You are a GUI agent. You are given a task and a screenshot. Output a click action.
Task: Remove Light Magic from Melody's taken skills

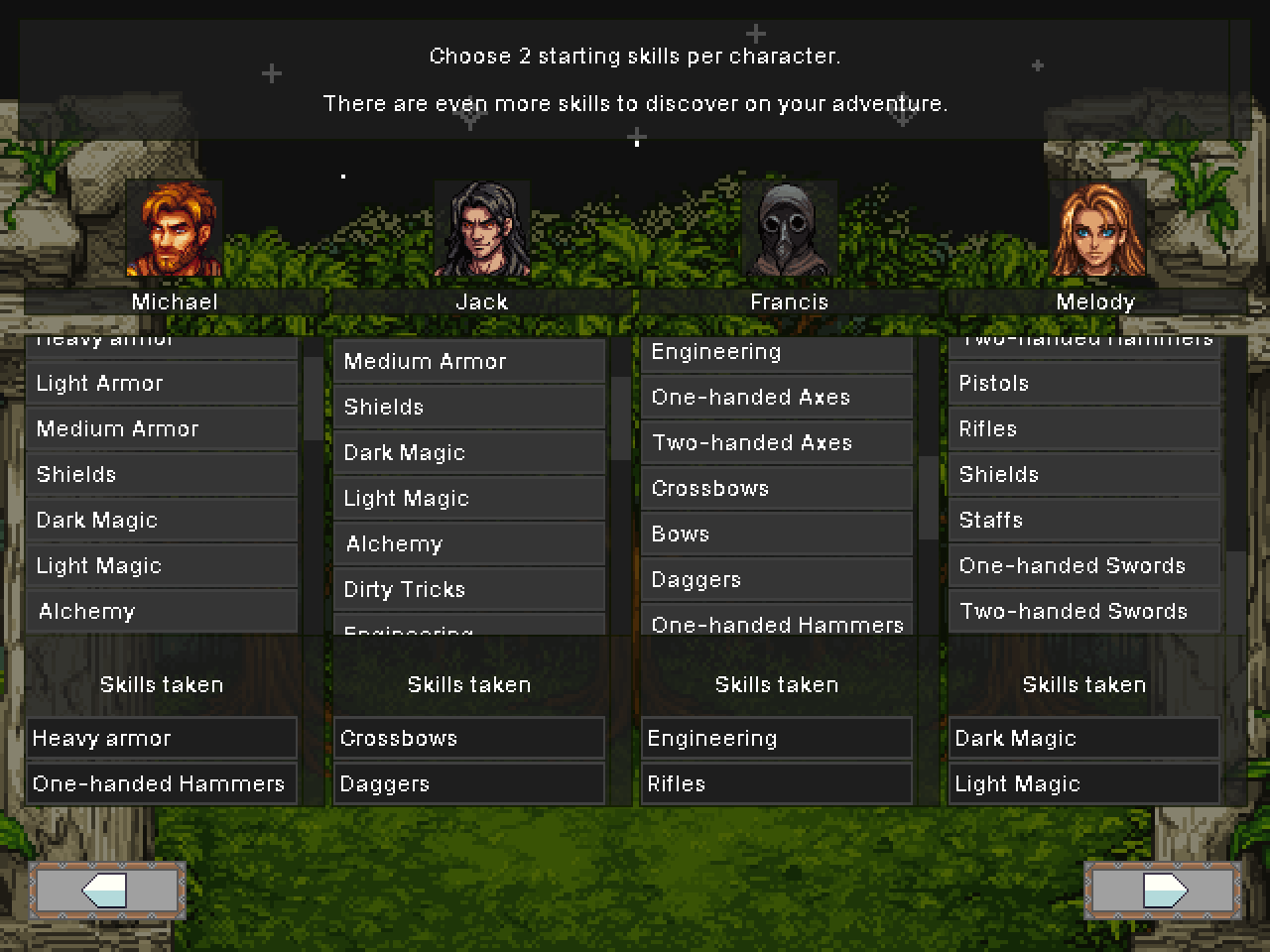tap(1084, 784)
